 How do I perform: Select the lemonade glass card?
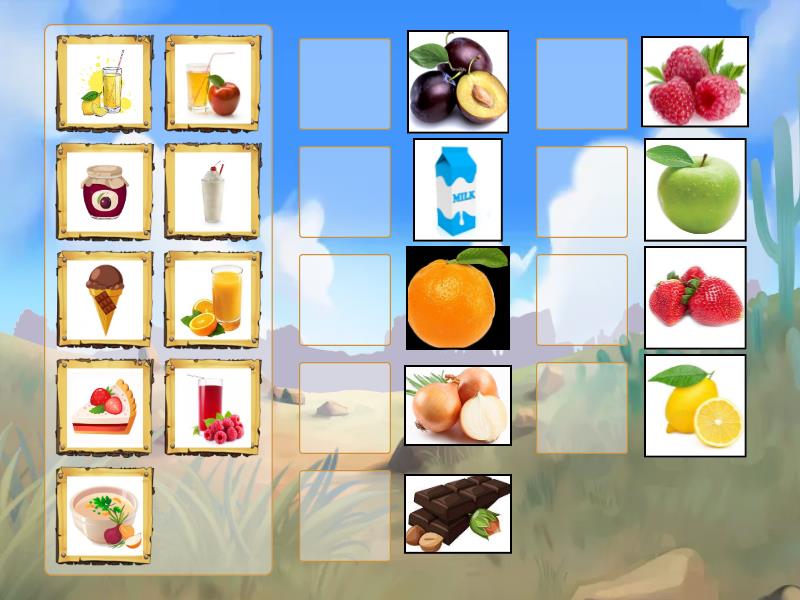105,83
